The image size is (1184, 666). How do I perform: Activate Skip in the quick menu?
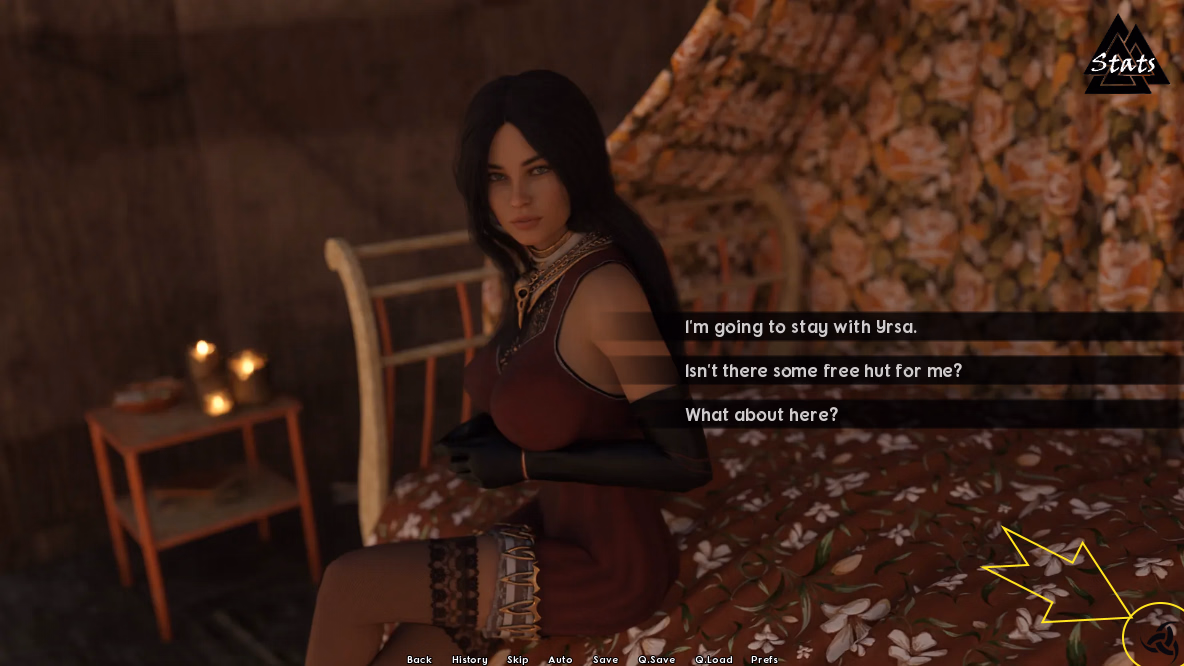[517, 659]
